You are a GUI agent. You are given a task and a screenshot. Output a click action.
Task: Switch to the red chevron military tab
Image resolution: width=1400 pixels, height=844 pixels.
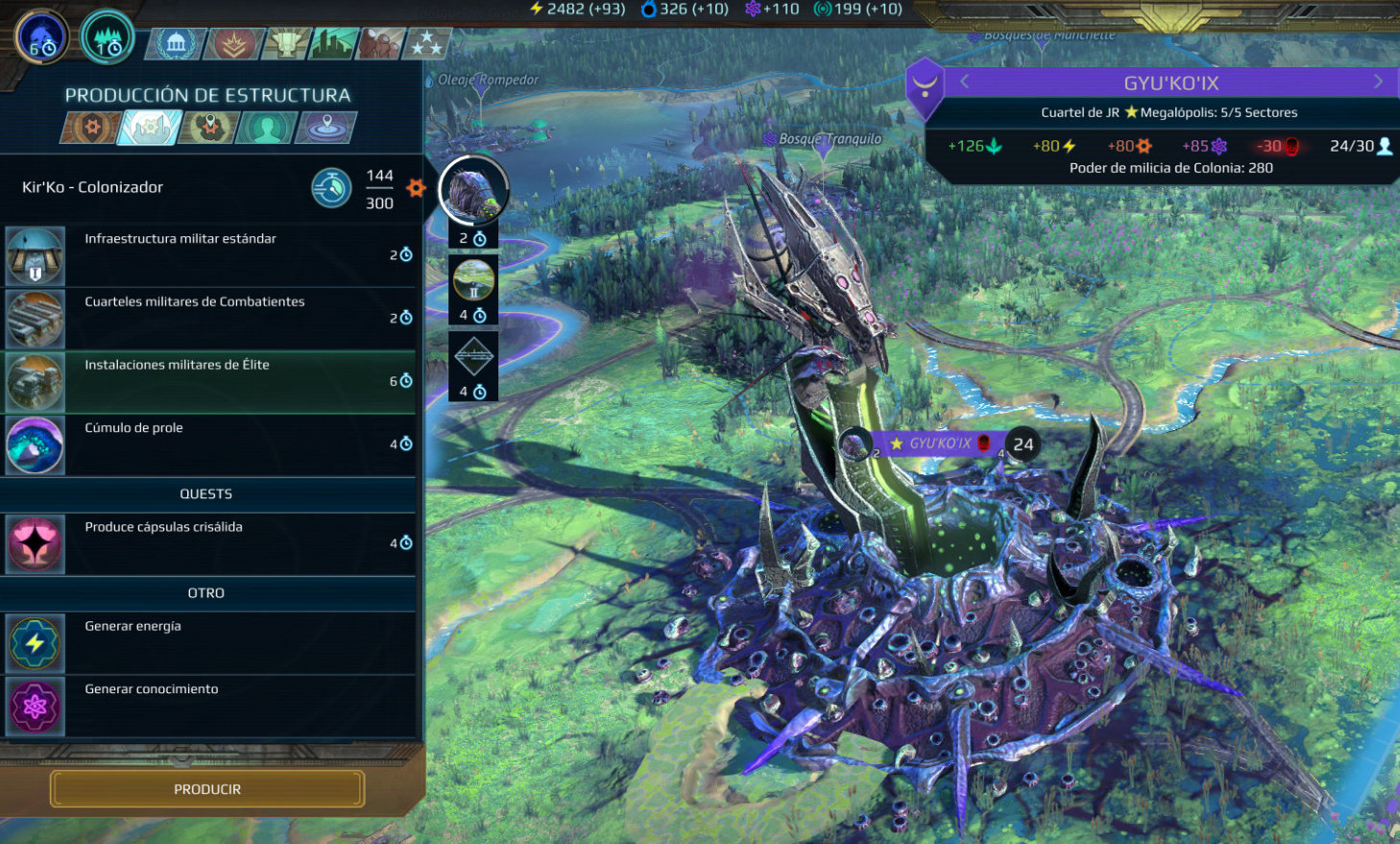tap(231, 43)
